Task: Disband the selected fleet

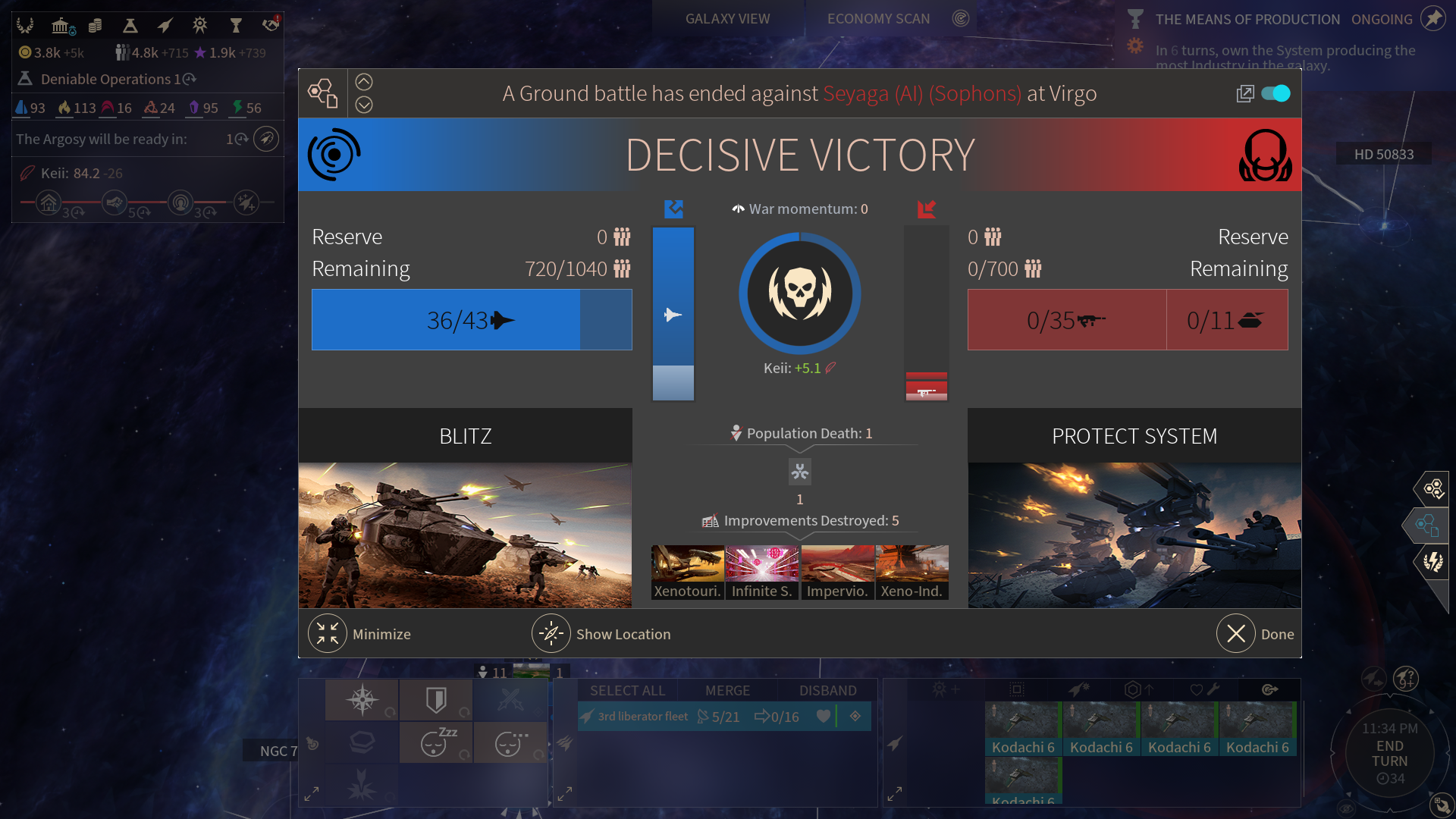Action: click(x=827, y=691)
